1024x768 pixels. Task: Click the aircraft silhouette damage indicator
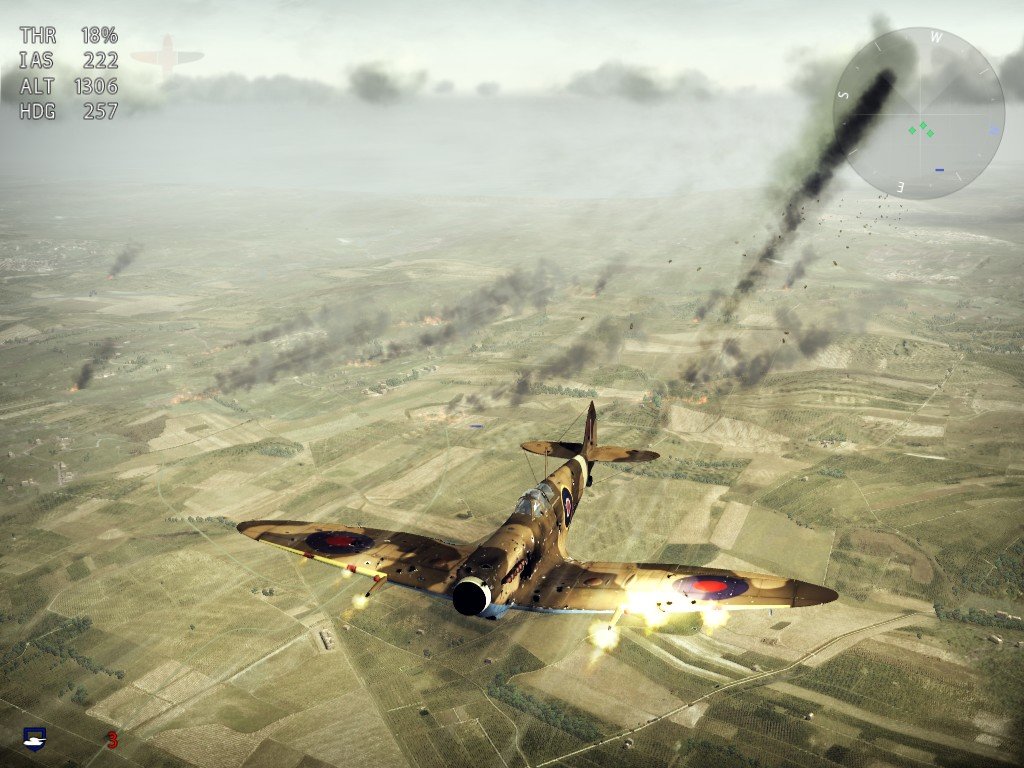click(167, 56)
